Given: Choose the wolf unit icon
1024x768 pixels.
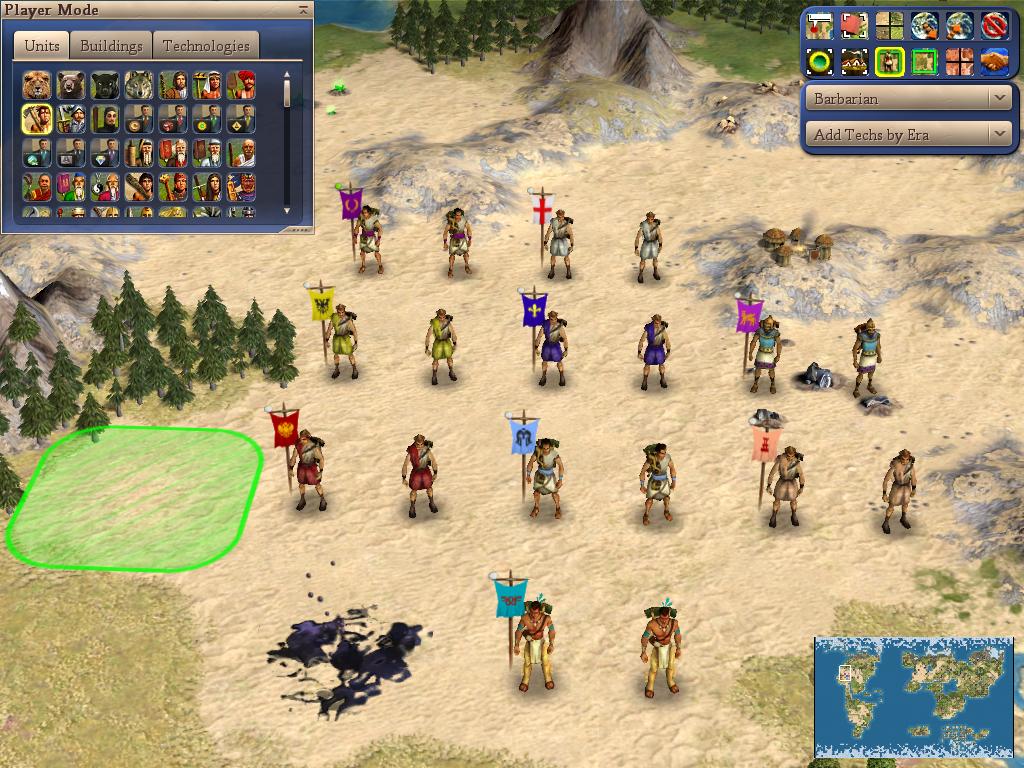Looking at the screenshot, I should click(x=139, y=85).
